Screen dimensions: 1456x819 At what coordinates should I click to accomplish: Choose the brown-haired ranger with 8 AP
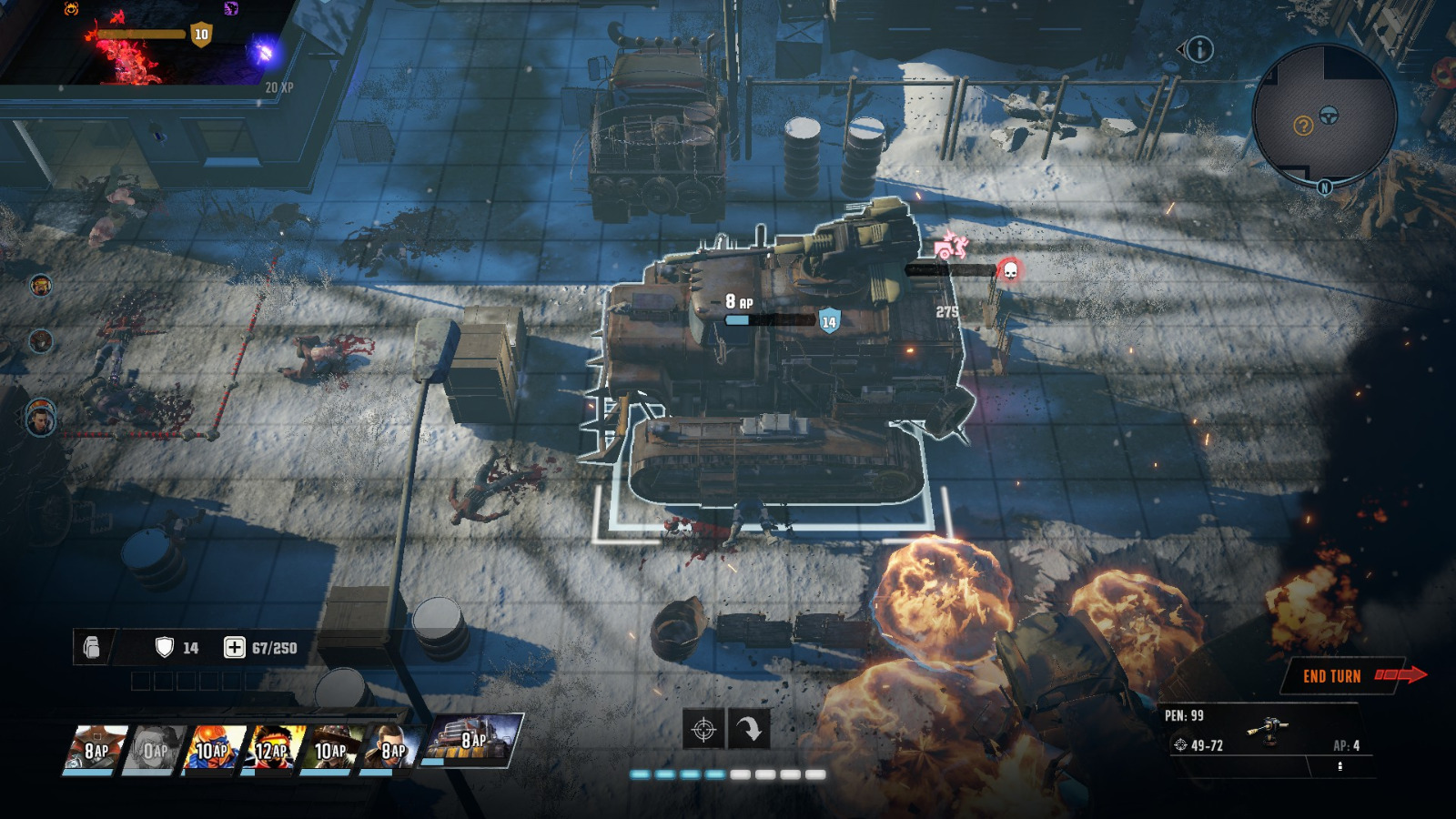tap(390, 750)
